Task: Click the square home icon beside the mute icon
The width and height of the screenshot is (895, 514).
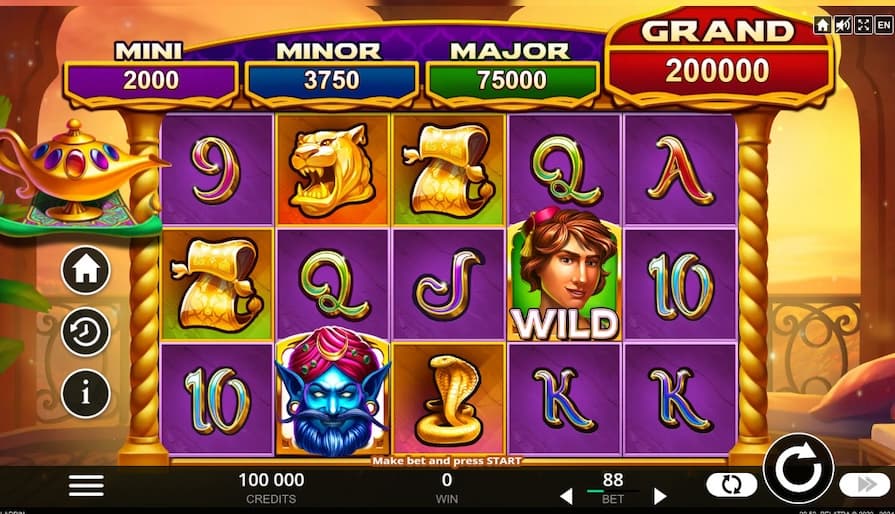Action: (822, 25)
